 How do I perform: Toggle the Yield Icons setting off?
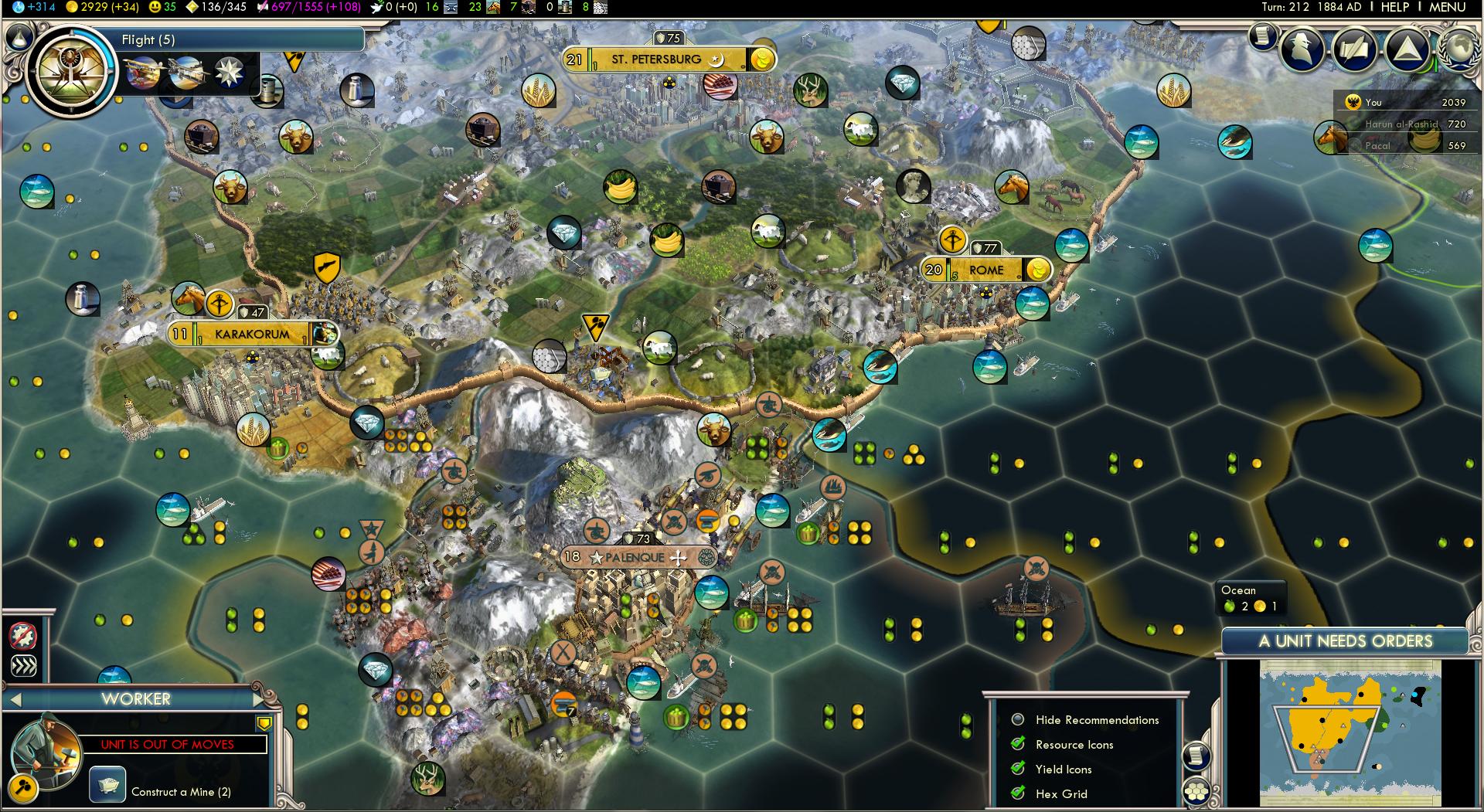click(x=1019, y=769)
